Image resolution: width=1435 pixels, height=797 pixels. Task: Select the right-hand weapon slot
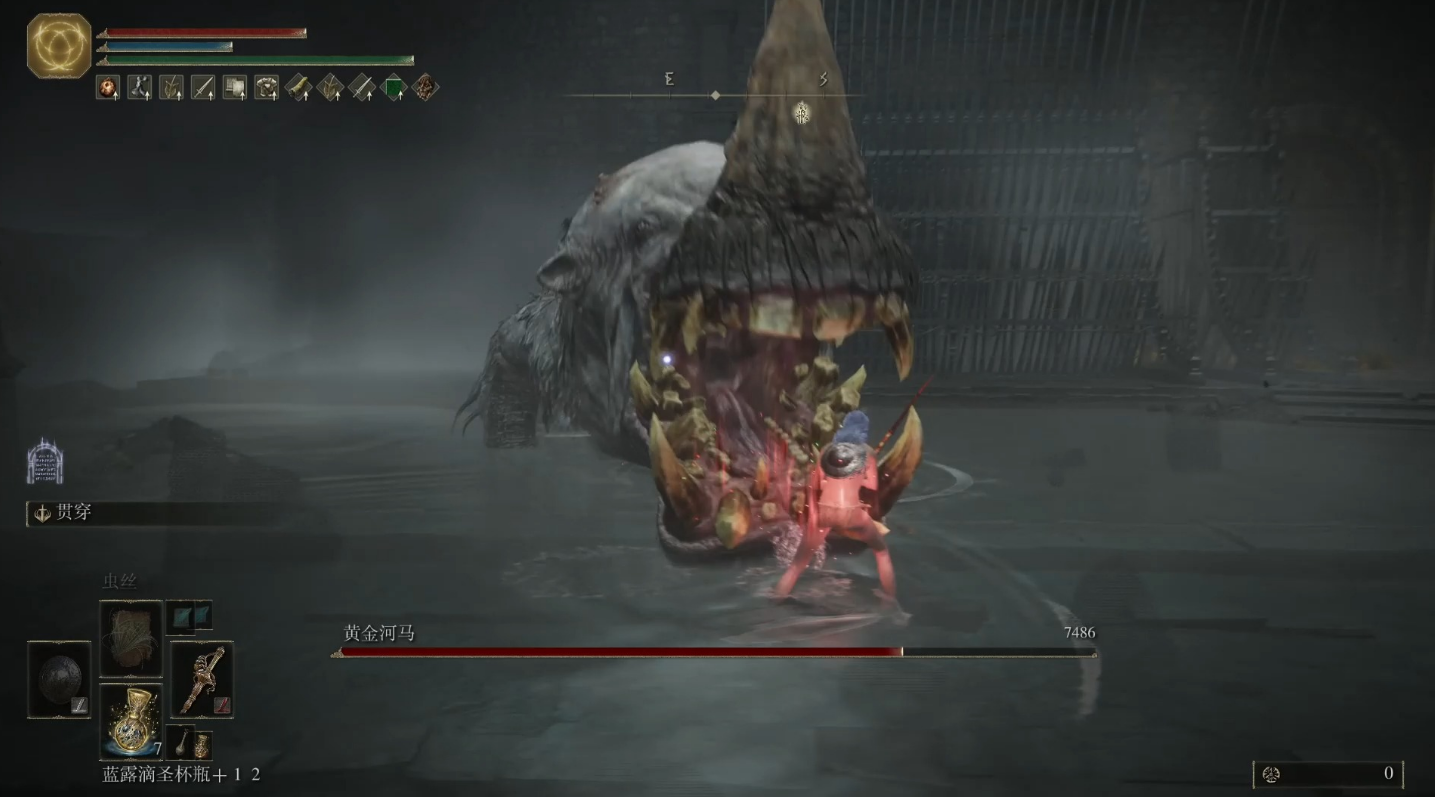201,679
